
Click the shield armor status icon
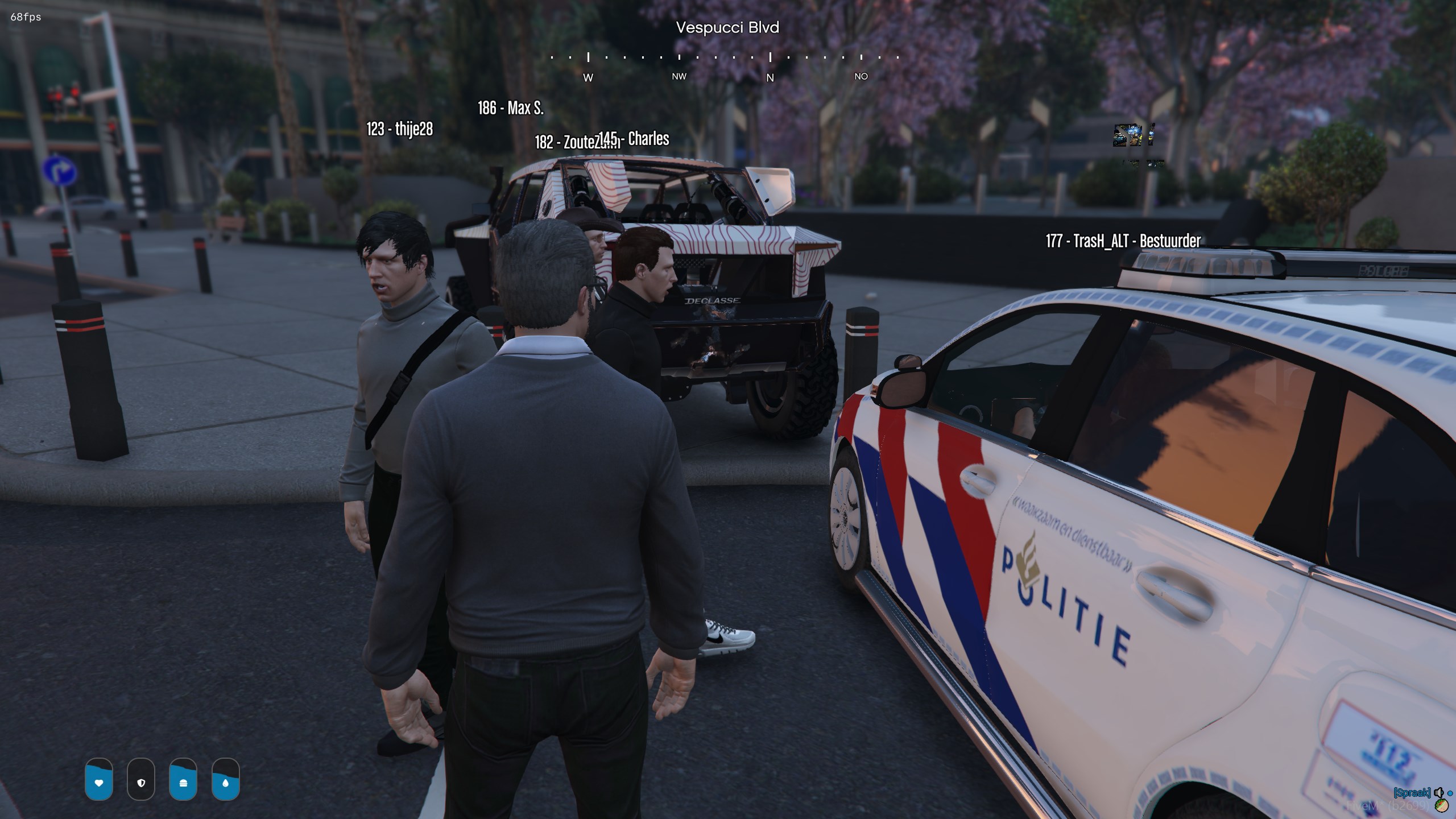click(x=141, y=783)
